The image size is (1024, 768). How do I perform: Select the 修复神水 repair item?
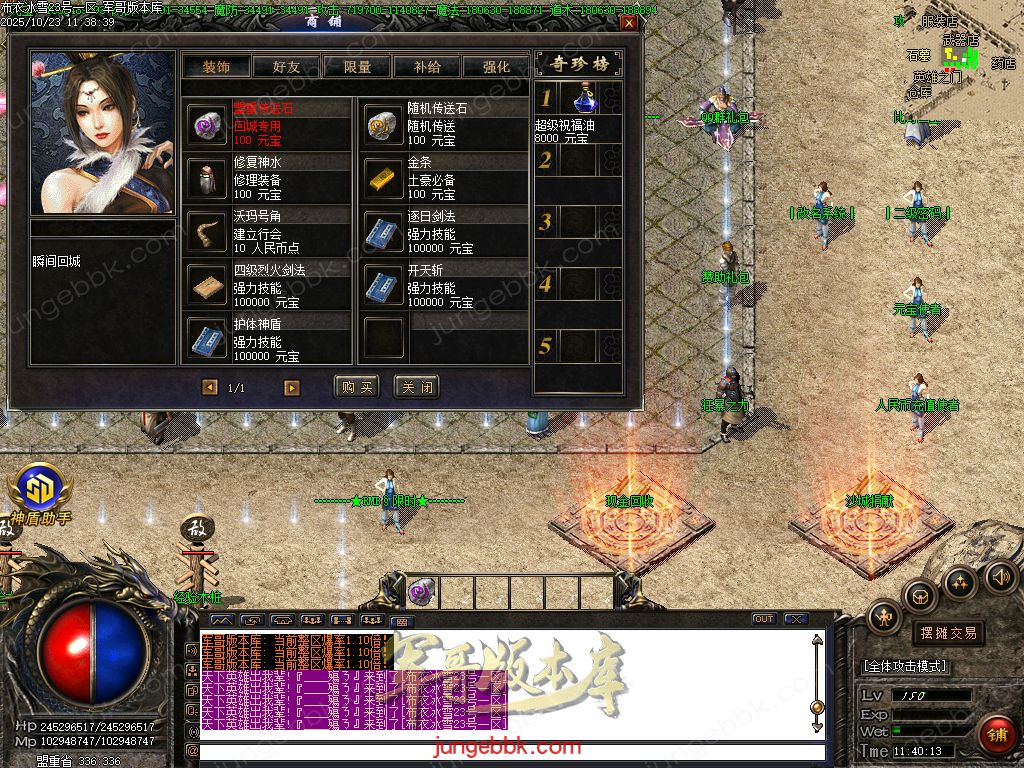coord(208,178)
